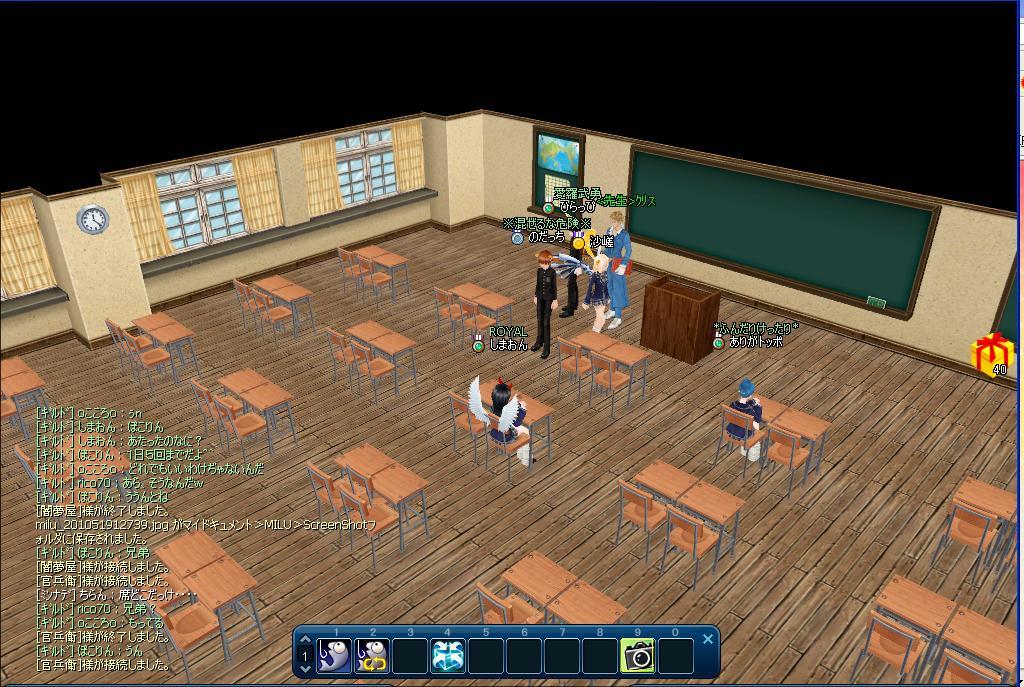The image size is (1024, 687).
Task: Switch hotbar page up with the arrow
Action: click(306, 640)
